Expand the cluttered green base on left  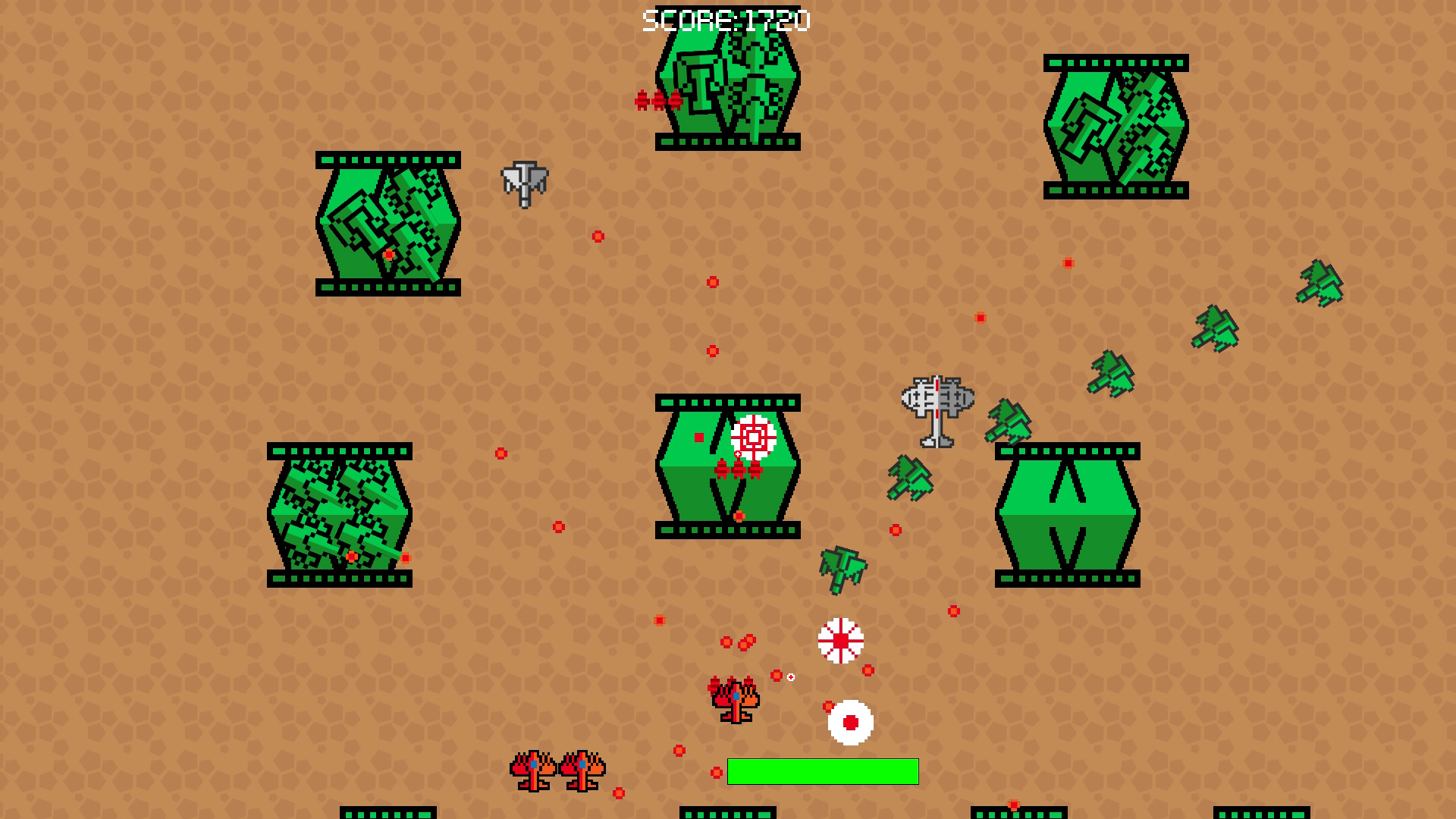pos(341,516)
